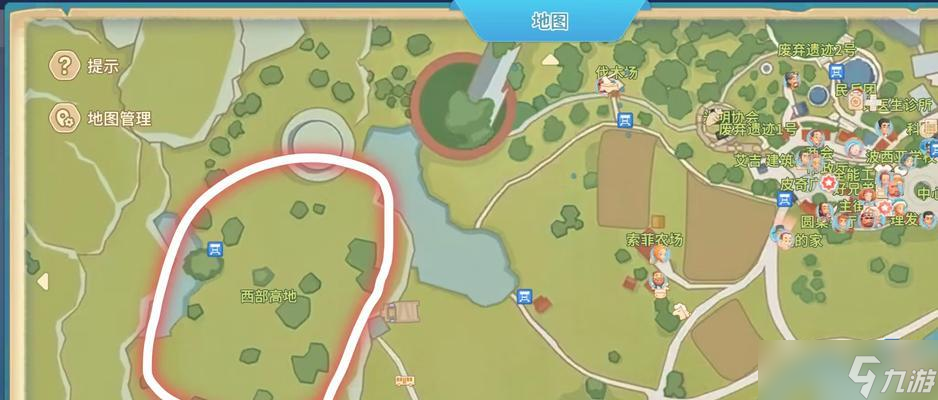The image size is (938, 400).
Task: Click the left arrow at the map edge
Action: click(43, 282)
